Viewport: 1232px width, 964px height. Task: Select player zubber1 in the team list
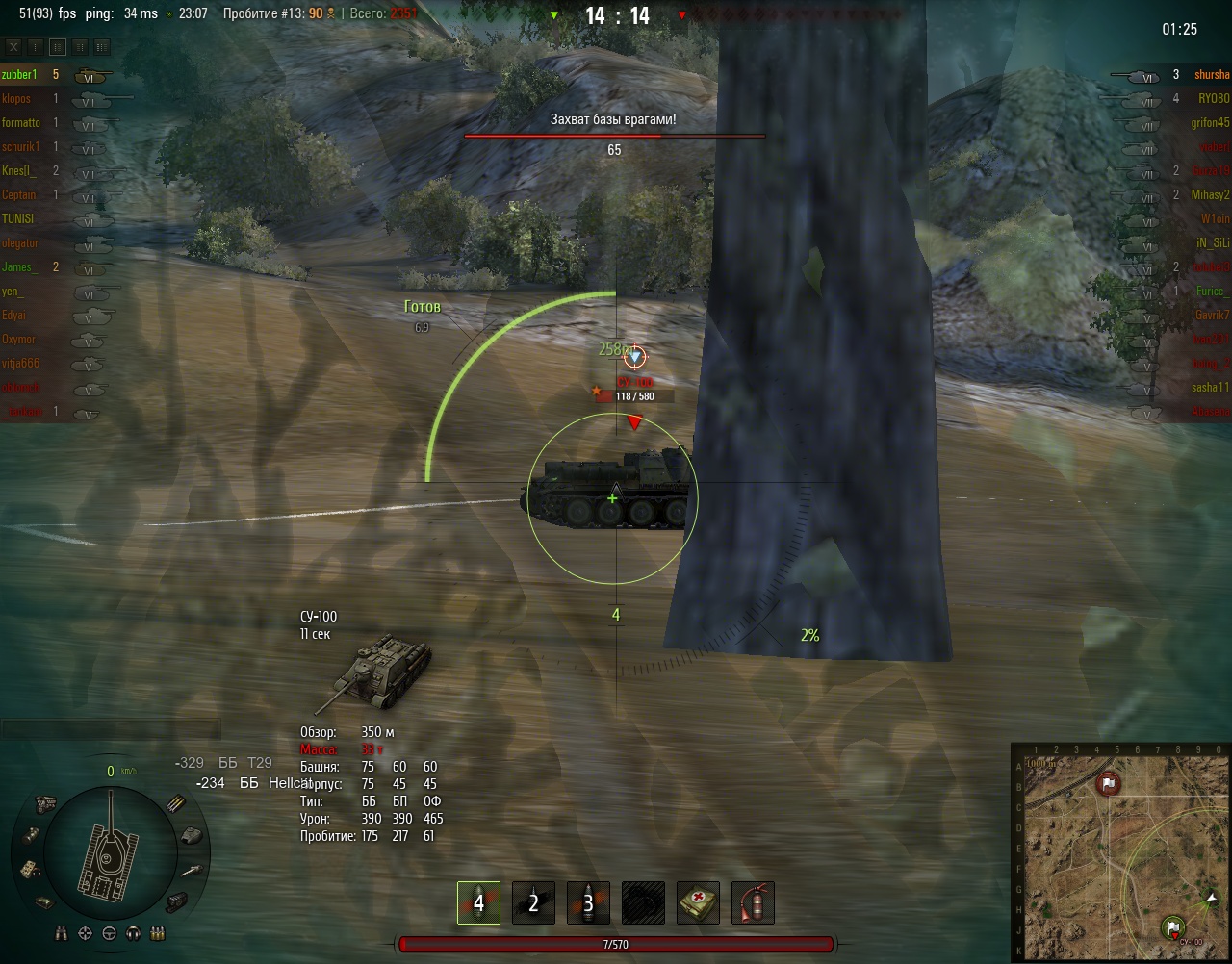click(x=19, y=75)
